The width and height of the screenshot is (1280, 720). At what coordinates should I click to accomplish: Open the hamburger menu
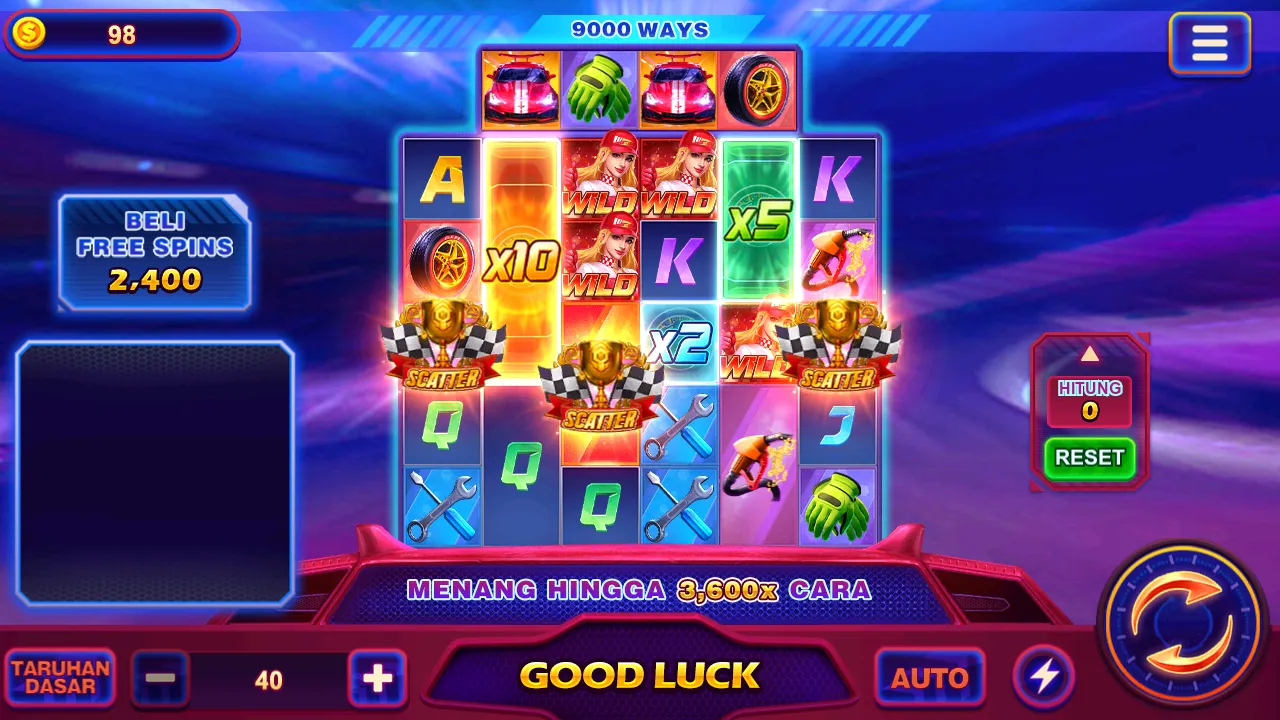click(1209, 43)
